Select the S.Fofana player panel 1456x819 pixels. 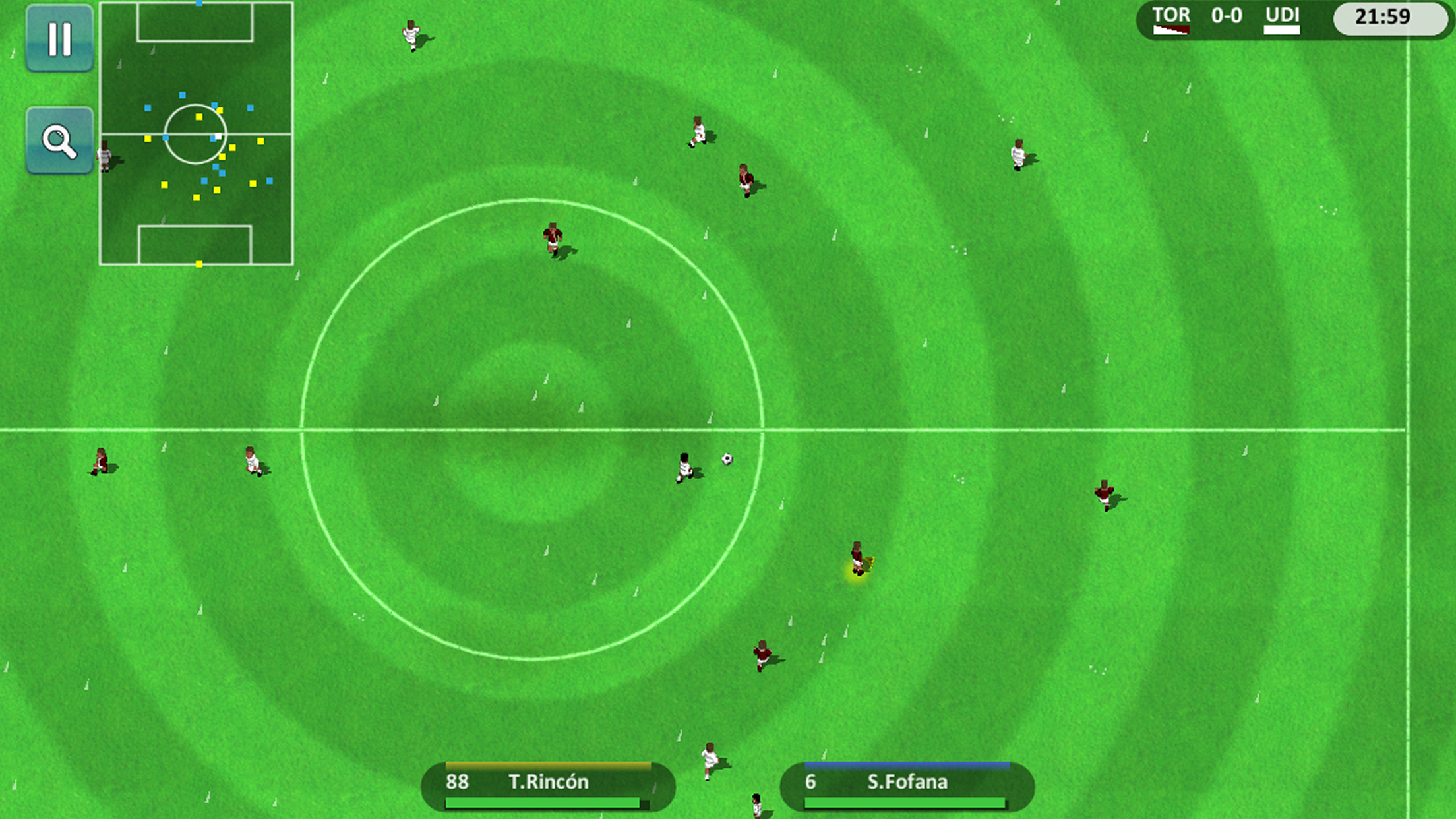coord(907,785)
